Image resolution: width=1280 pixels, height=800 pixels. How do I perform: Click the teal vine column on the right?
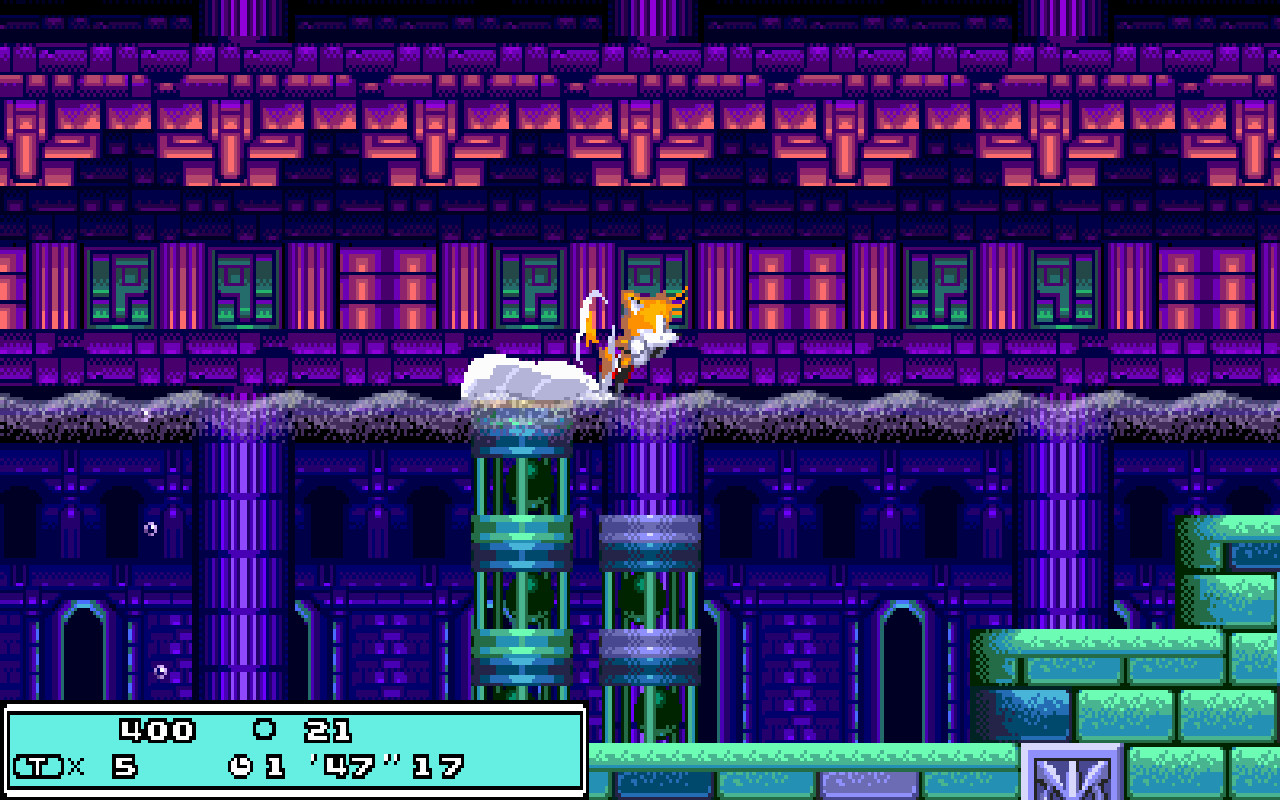pos(650,610)
